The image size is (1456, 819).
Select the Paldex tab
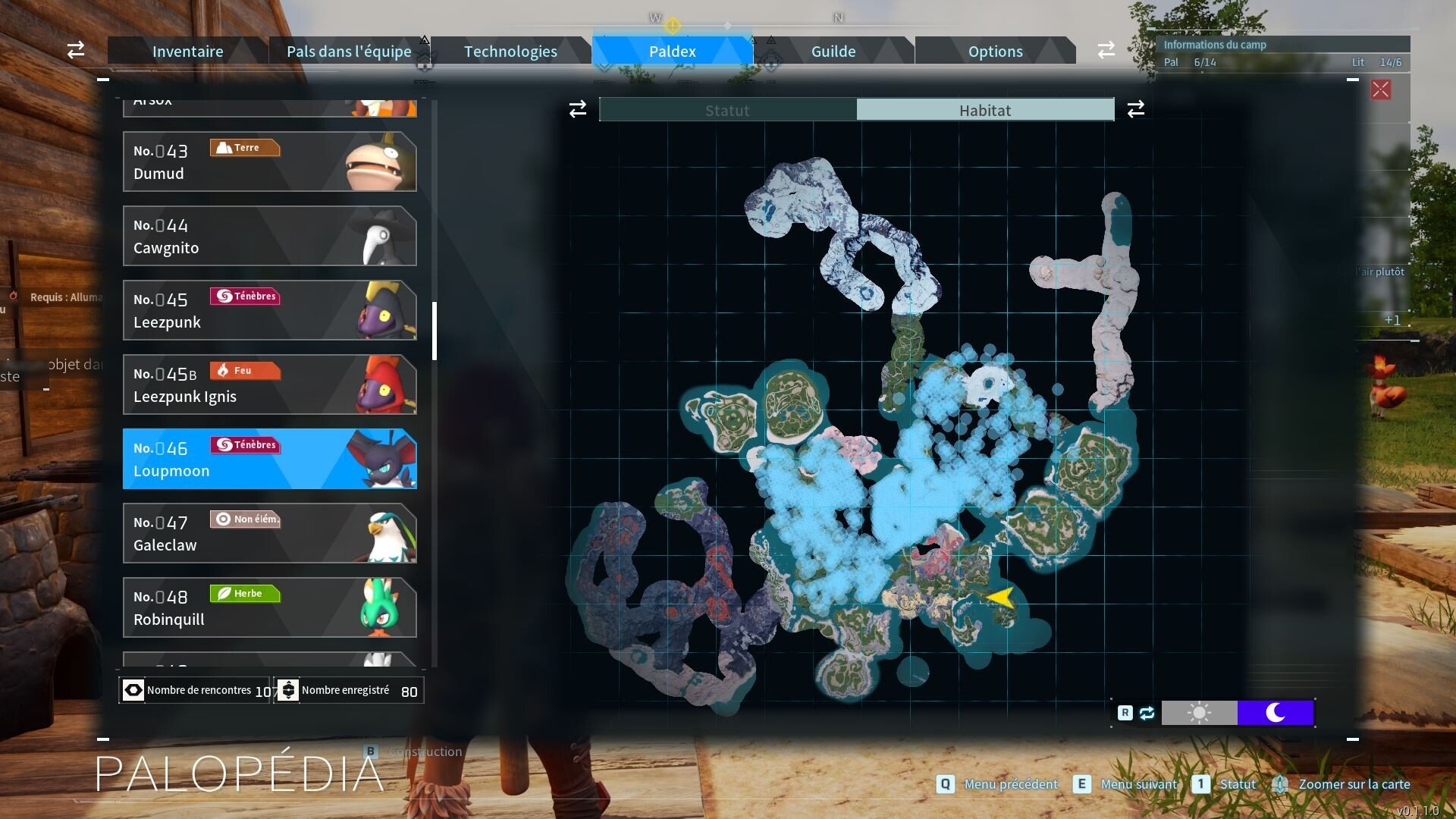(x=672, y=52)
